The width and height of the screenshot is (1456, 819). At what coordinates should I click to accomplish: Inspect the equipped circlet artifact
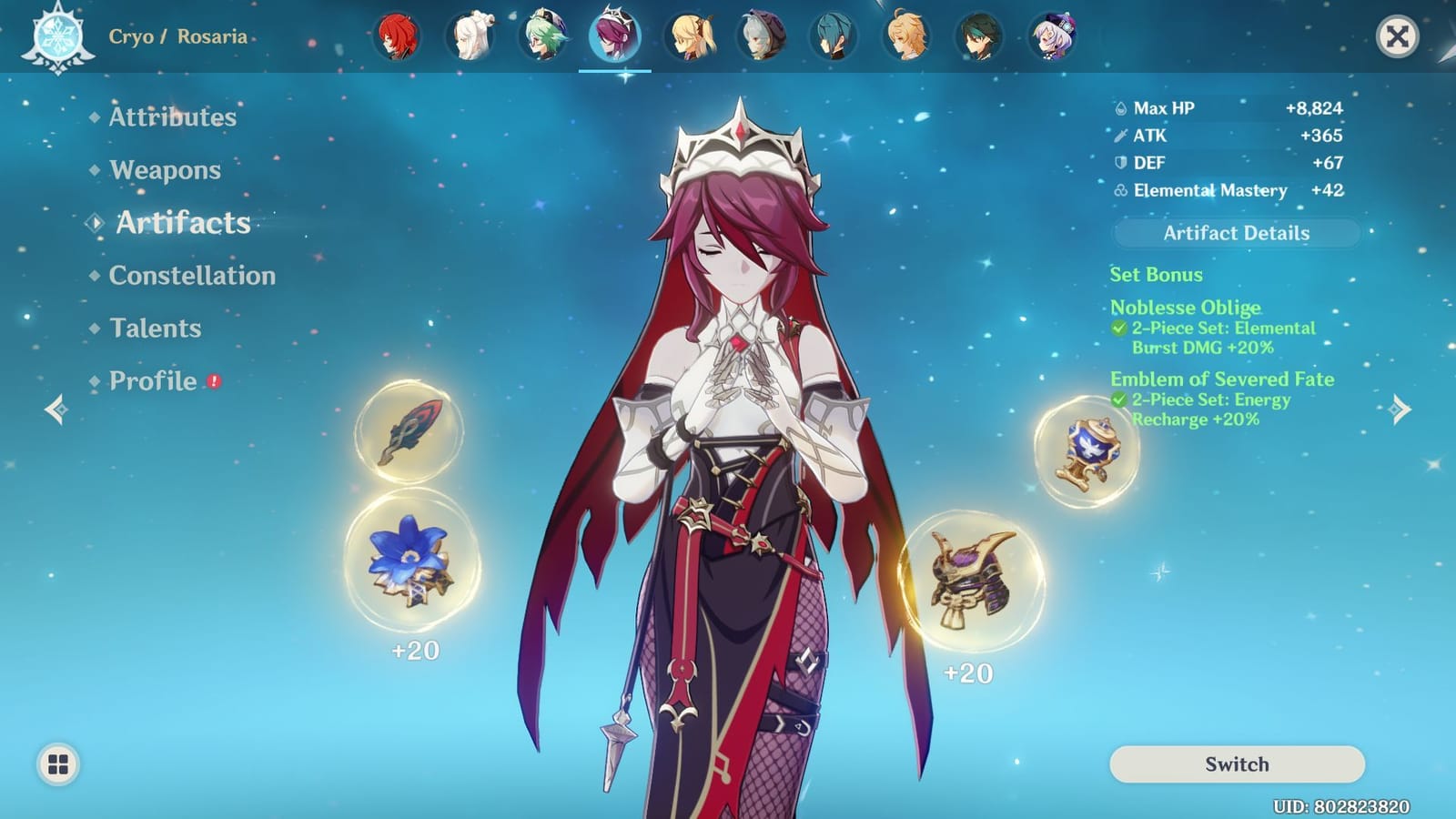973,583
